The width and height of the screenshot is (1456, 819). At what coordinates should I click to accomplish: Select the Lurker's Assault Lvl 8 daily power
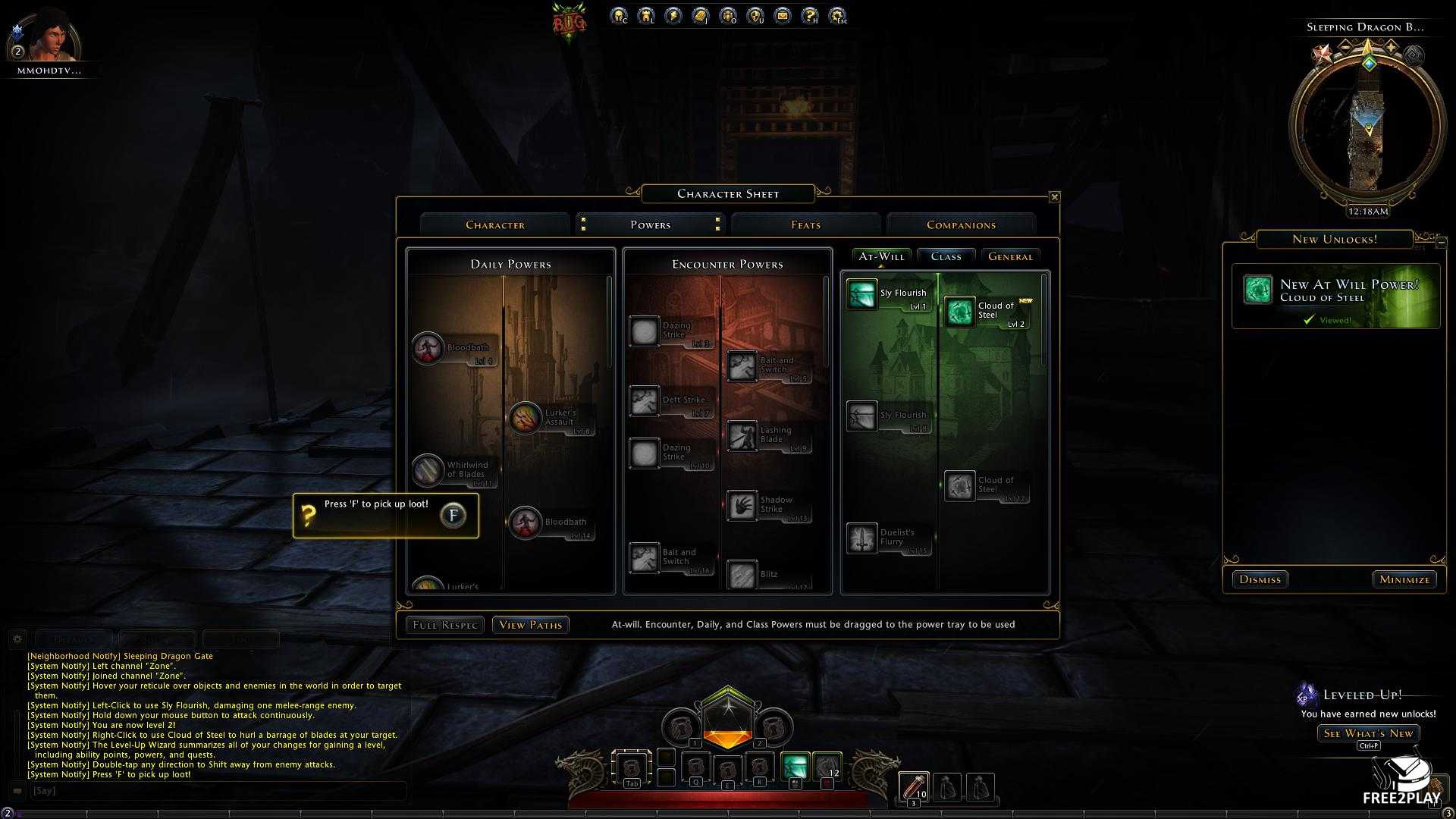pos(526,418)
